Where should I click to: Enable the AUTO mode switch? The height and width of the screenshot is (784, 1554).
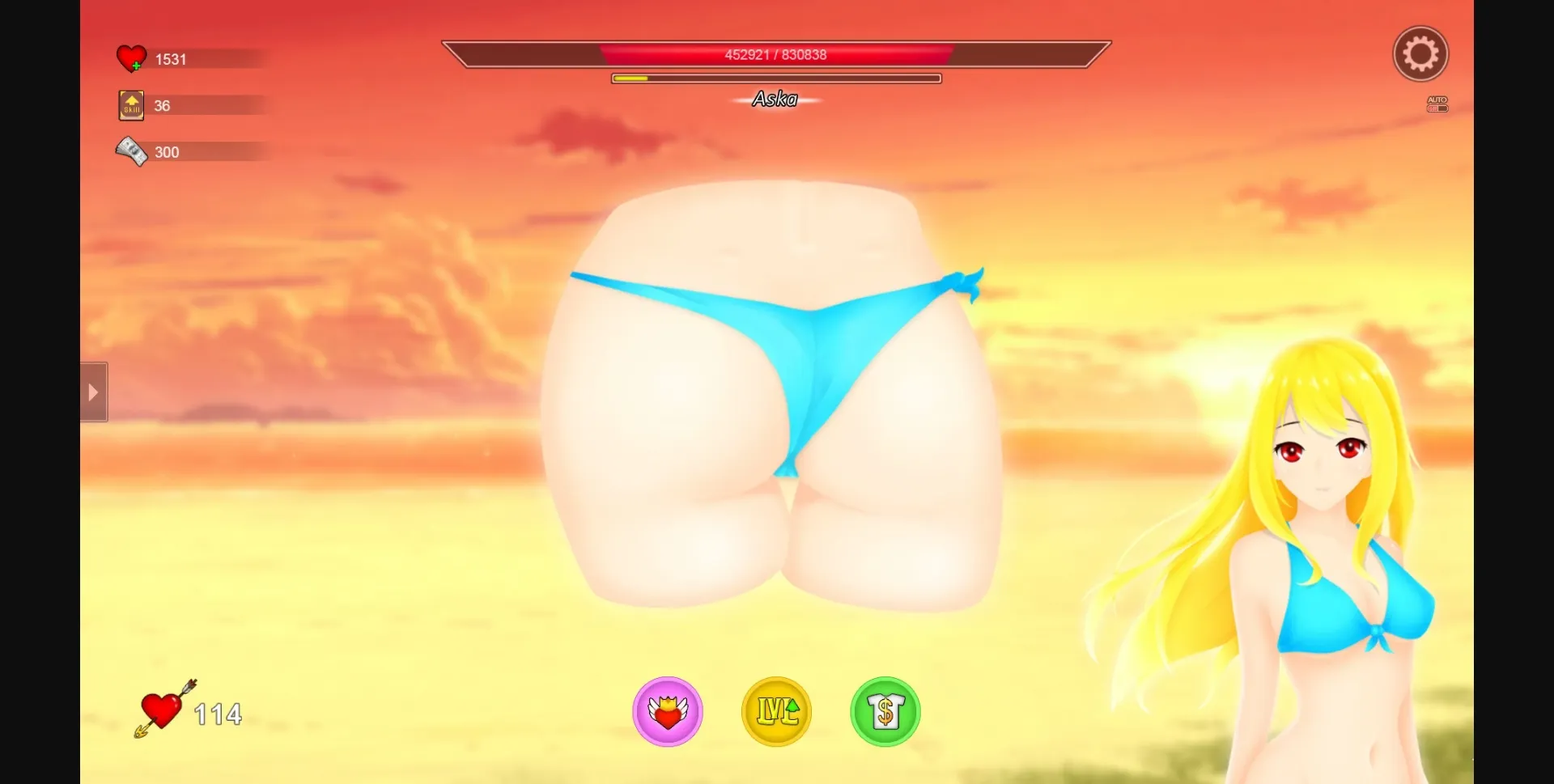(1437, 104)
